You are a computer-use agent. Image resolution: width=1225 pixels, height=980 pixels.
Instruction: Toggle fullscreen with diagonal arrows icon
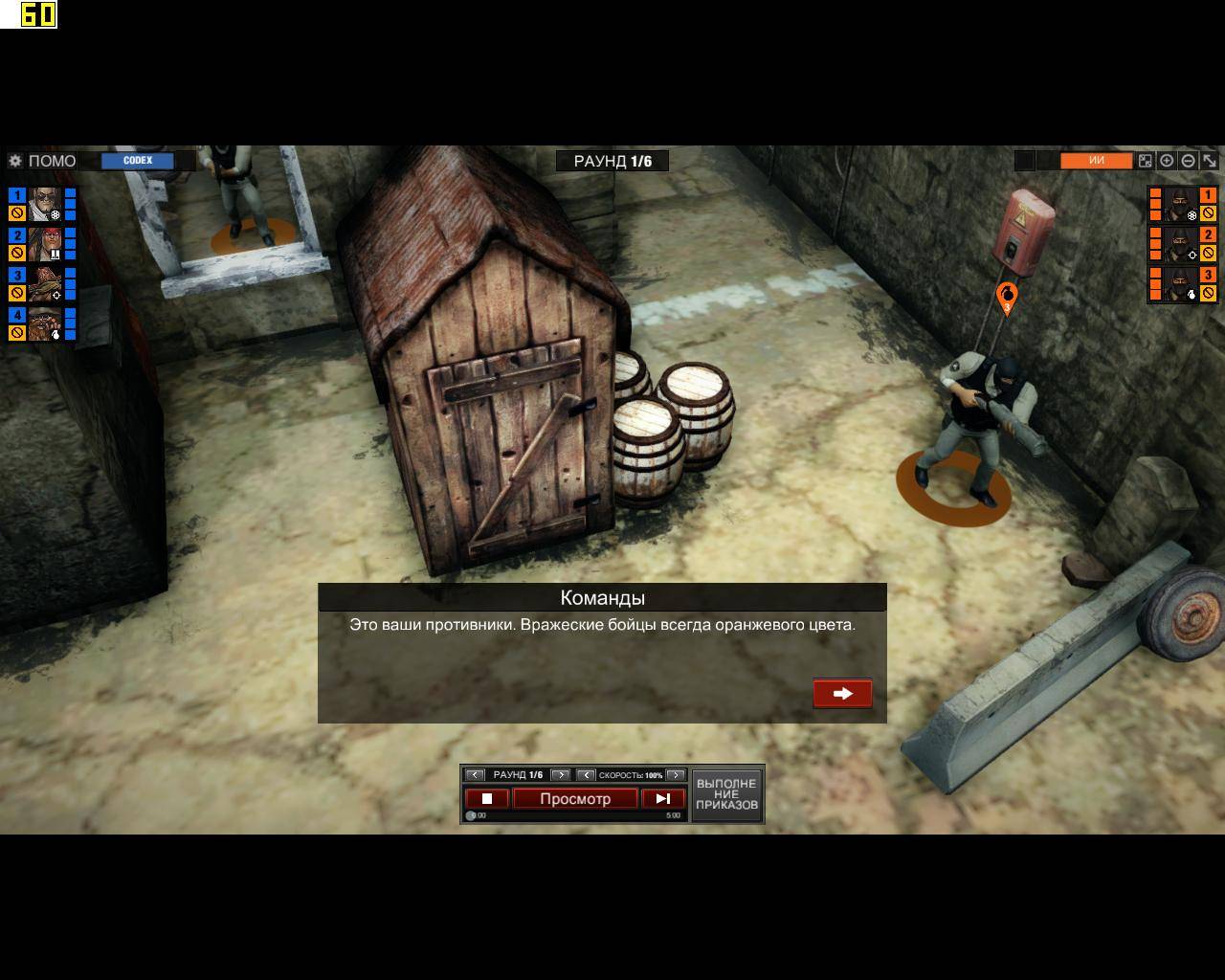click(x=1210, y=161)
